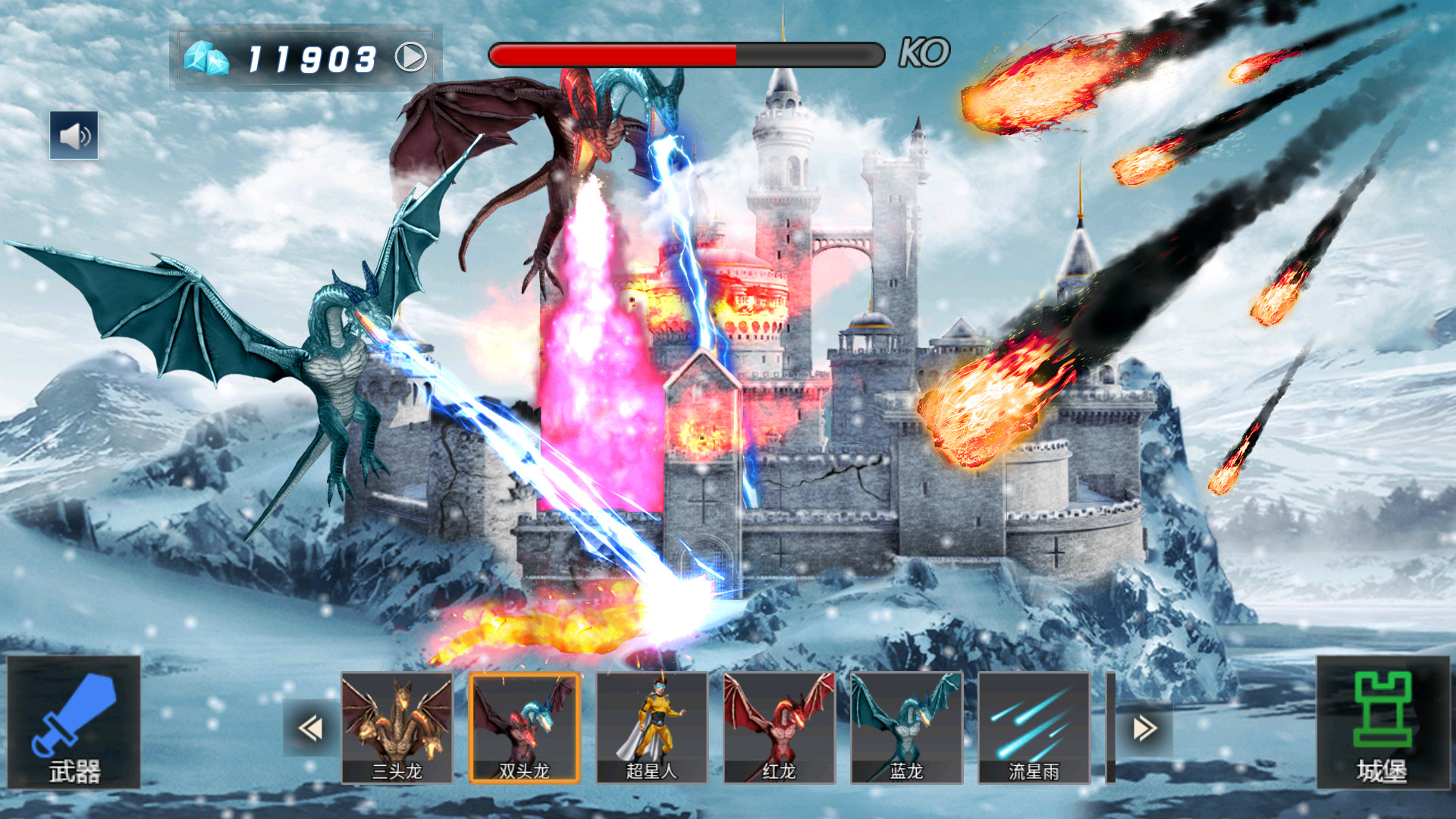This screenshot has width=1456, height=819.
Task: Show more weapons with the right arrow
Action: [1144, 728]
